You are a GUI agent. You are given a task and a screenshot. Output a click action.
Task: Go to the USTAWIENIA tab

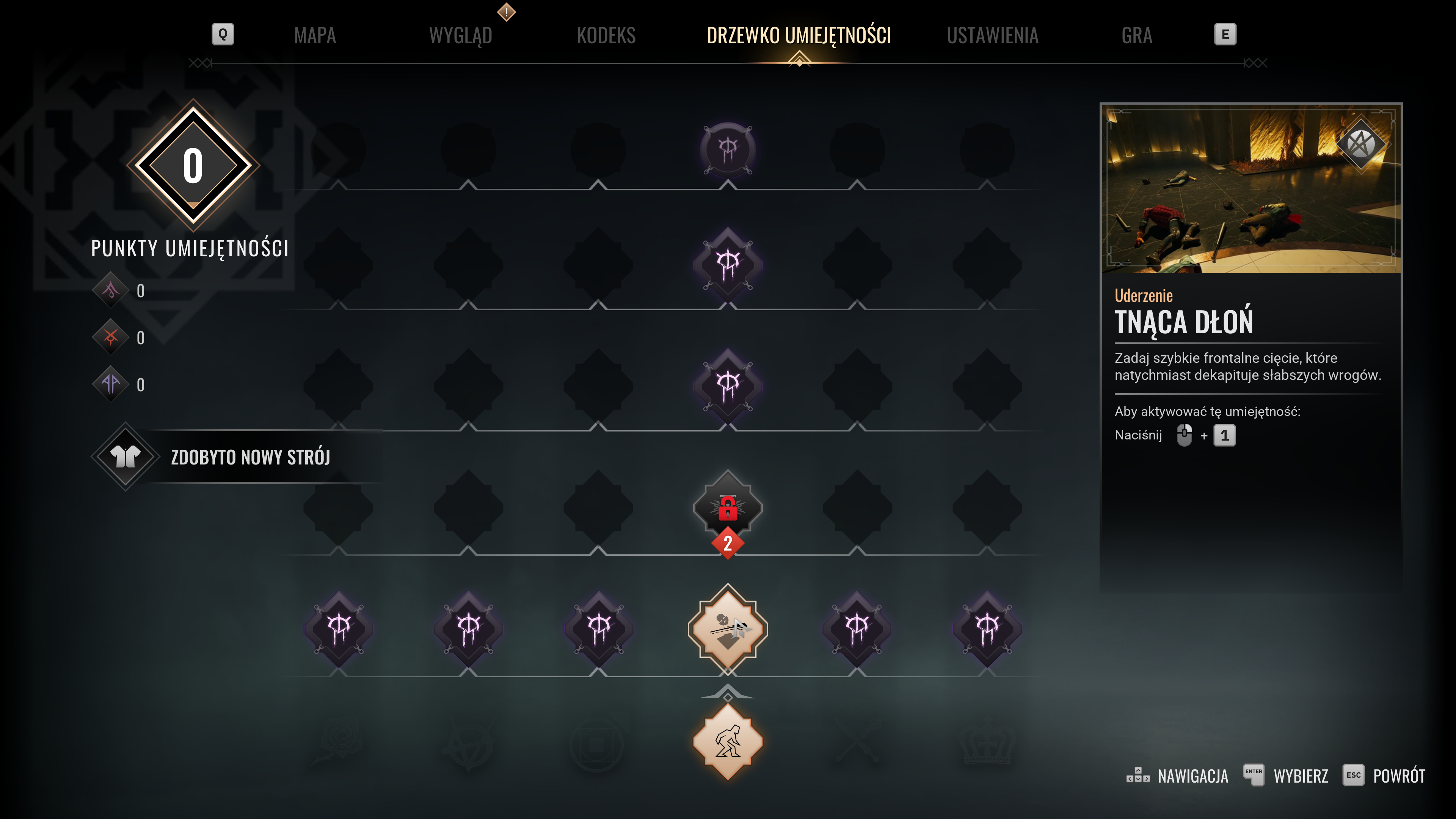pos(993,36)
